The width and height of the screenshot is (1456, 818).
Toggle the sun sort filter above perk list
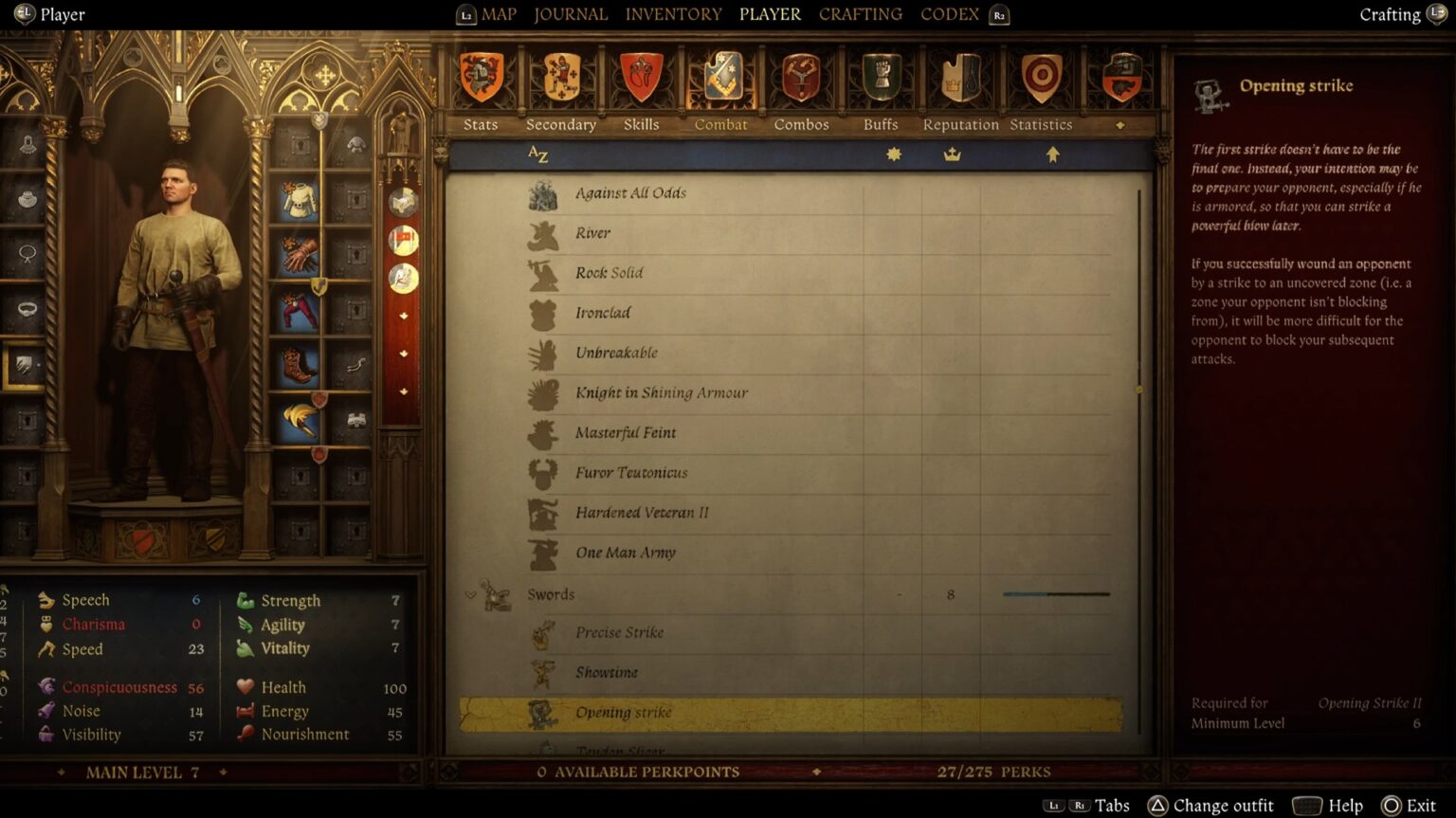click(x=892, y=155)
